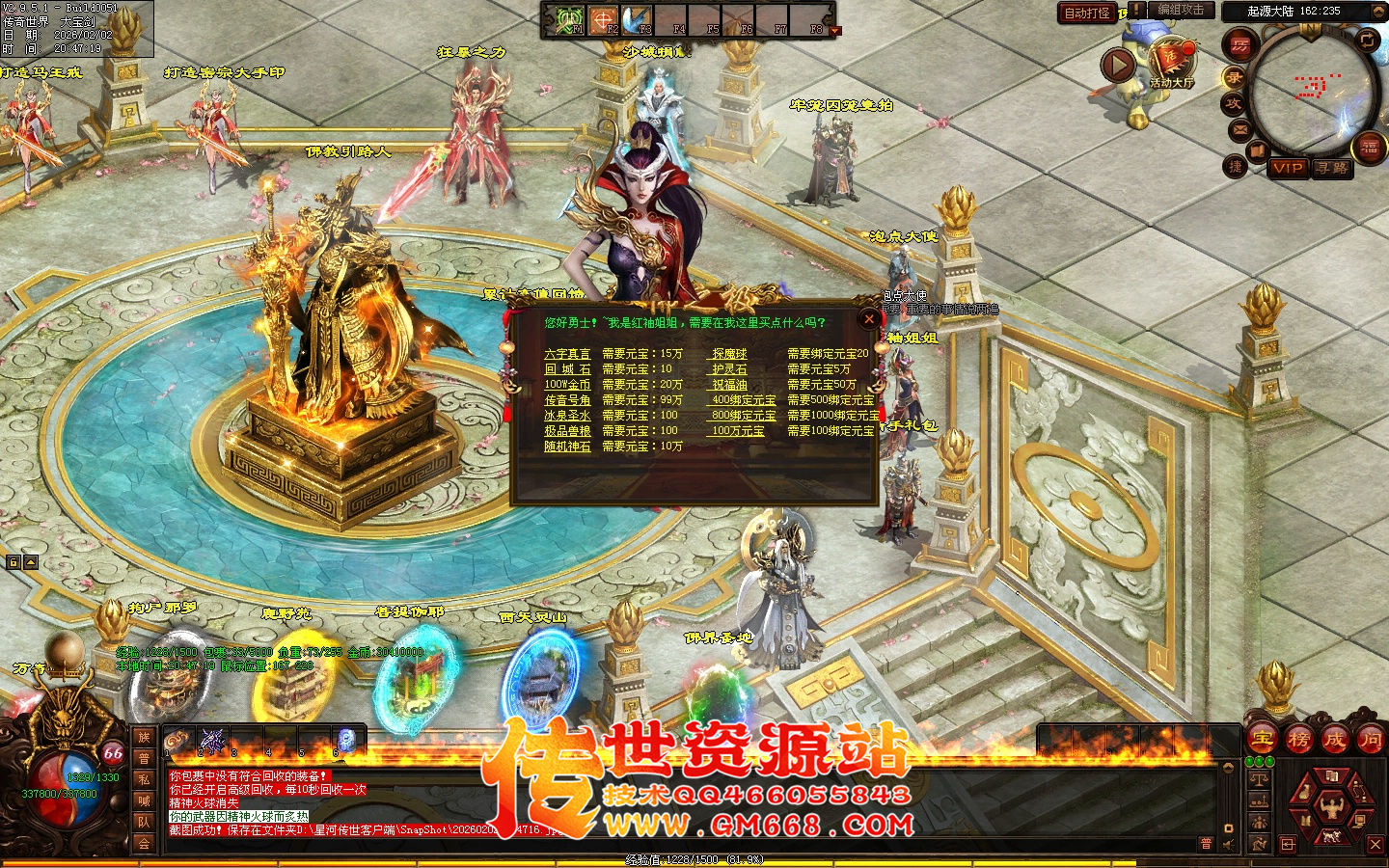Open the mail envelope icon beside the minimap
Viewport: 1389px width, 868px height.
1239,128
